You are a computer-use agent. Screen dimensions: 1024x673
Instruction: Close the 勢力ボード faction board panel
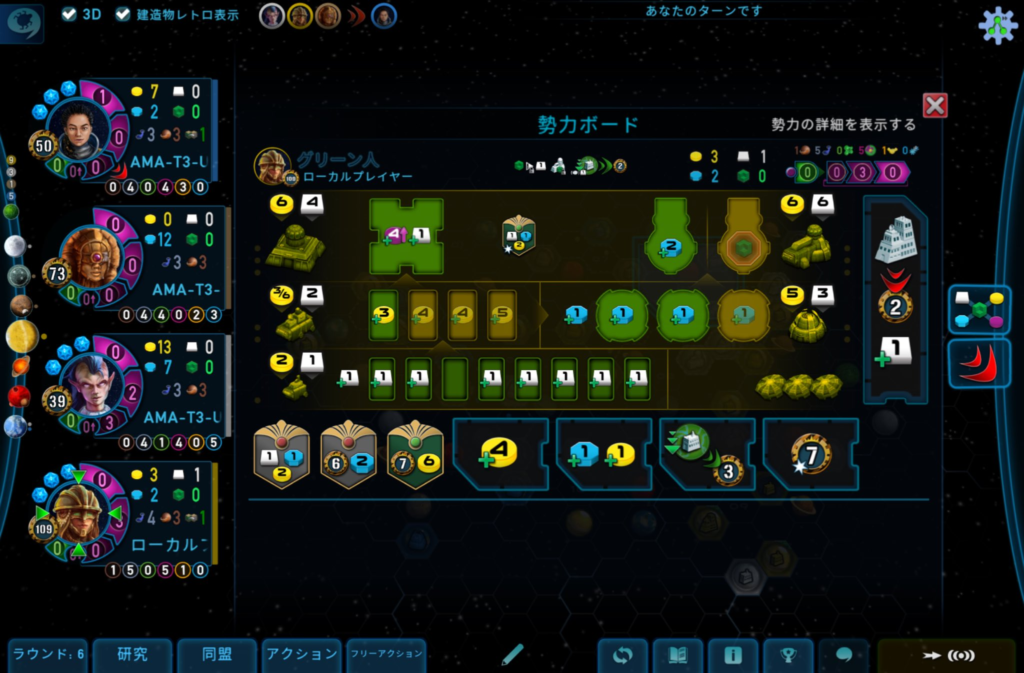coord(935,105)
